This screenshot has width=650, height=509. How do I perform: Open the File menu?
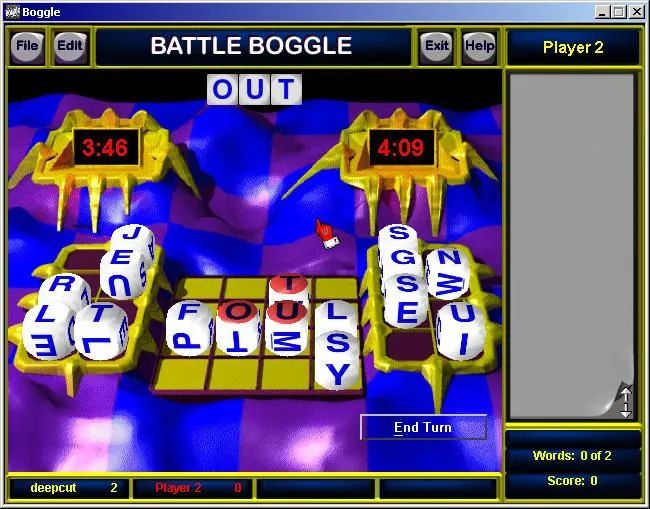click(27, 46)
